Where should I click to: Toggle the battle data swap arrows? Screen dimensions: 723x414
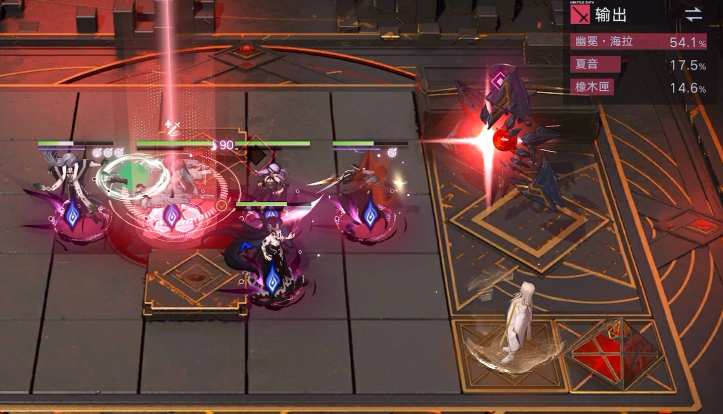click(x=693, y=15)
